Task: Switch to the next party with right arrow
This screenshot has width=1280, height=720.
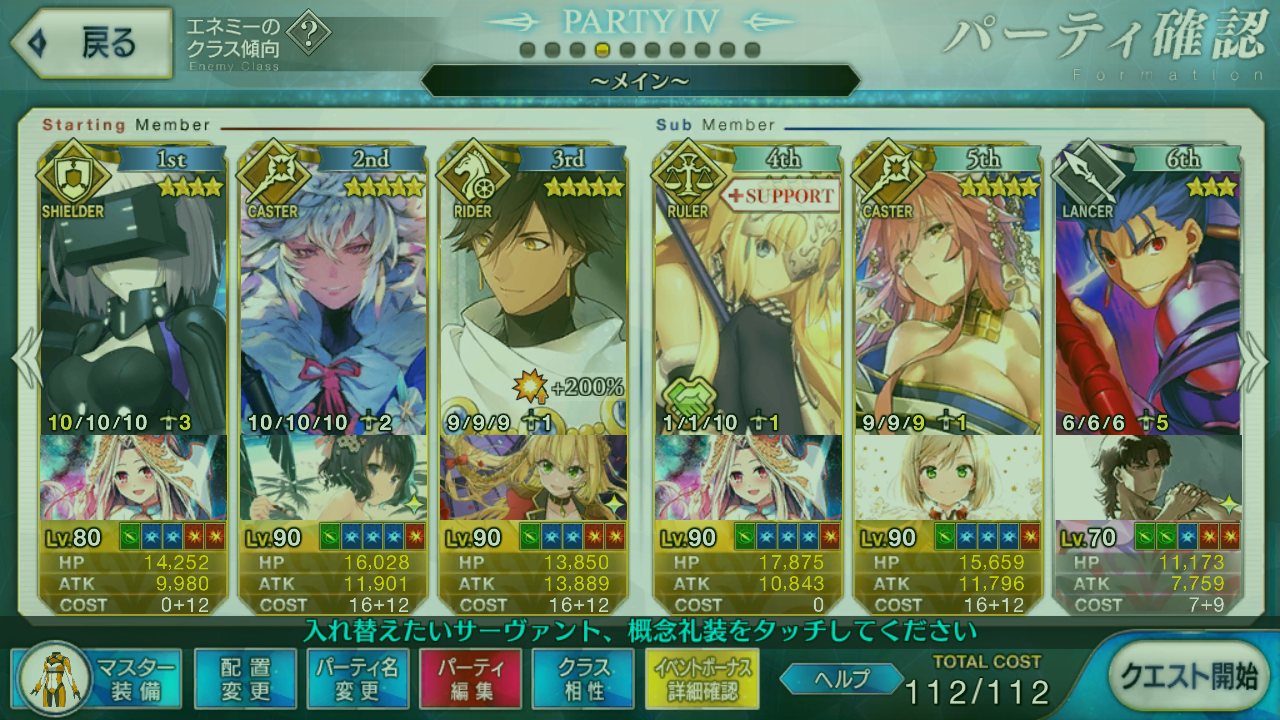Action: (1254, 360)
